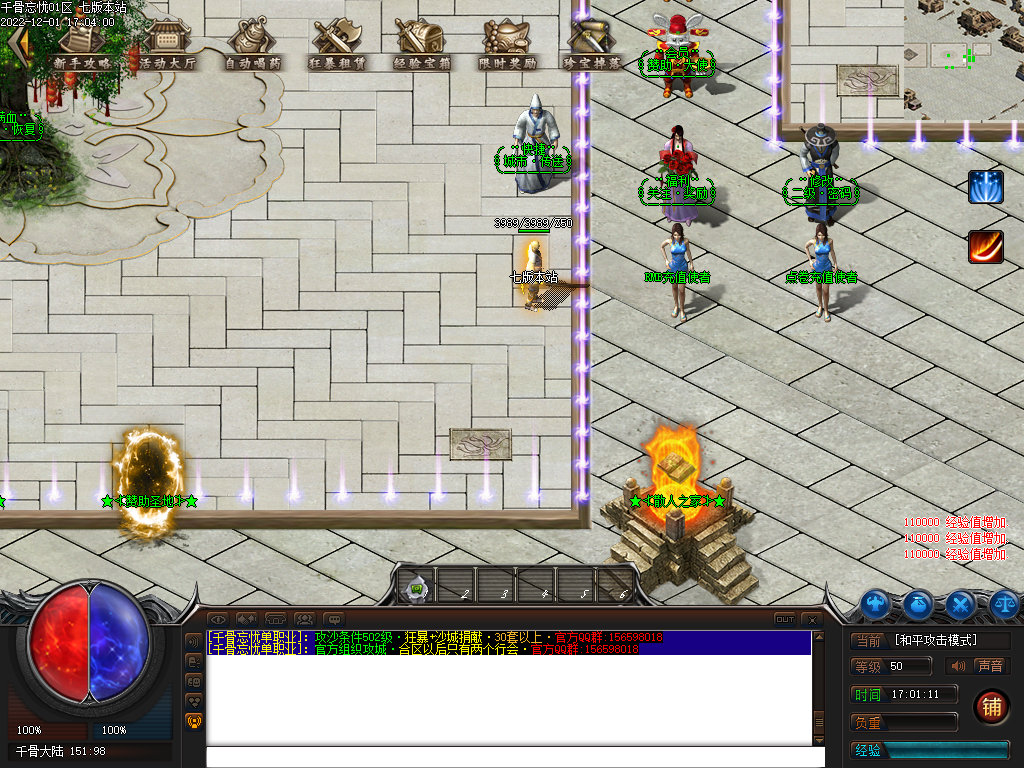Open the 限时奖励 timed rewards

507,45
